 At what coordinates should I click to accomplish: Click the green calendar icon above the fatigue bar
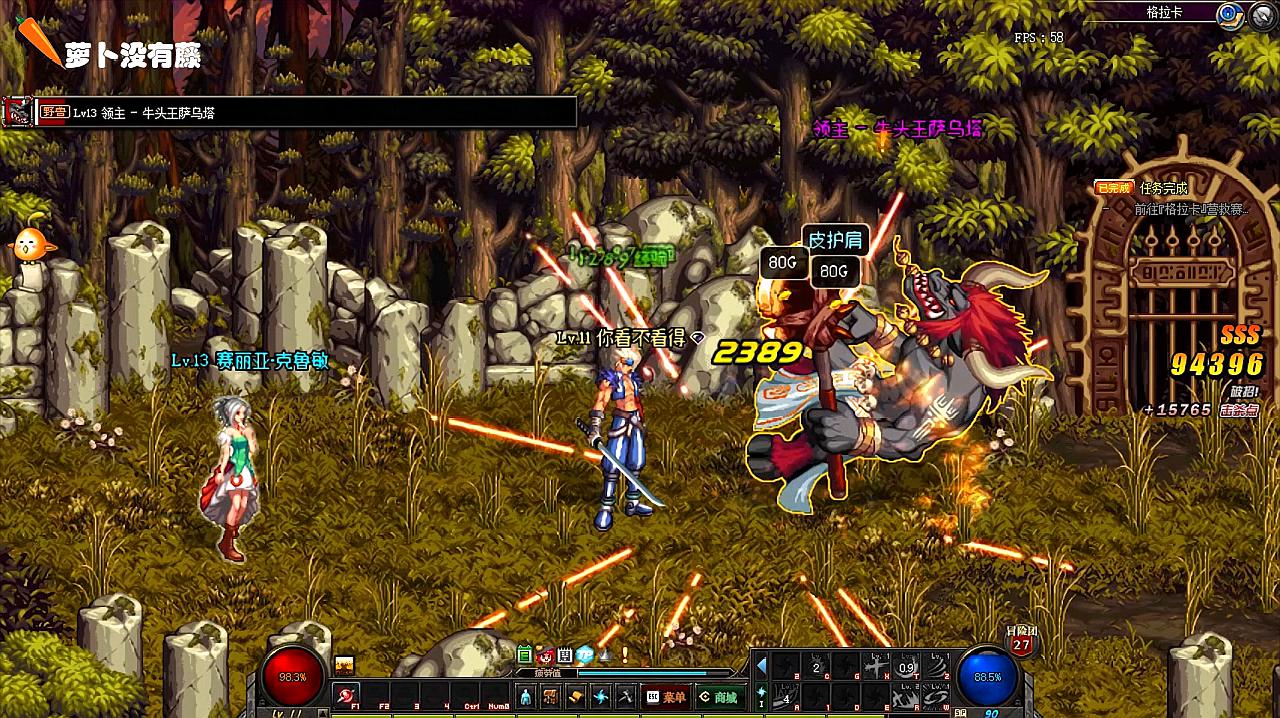[524, 655]
